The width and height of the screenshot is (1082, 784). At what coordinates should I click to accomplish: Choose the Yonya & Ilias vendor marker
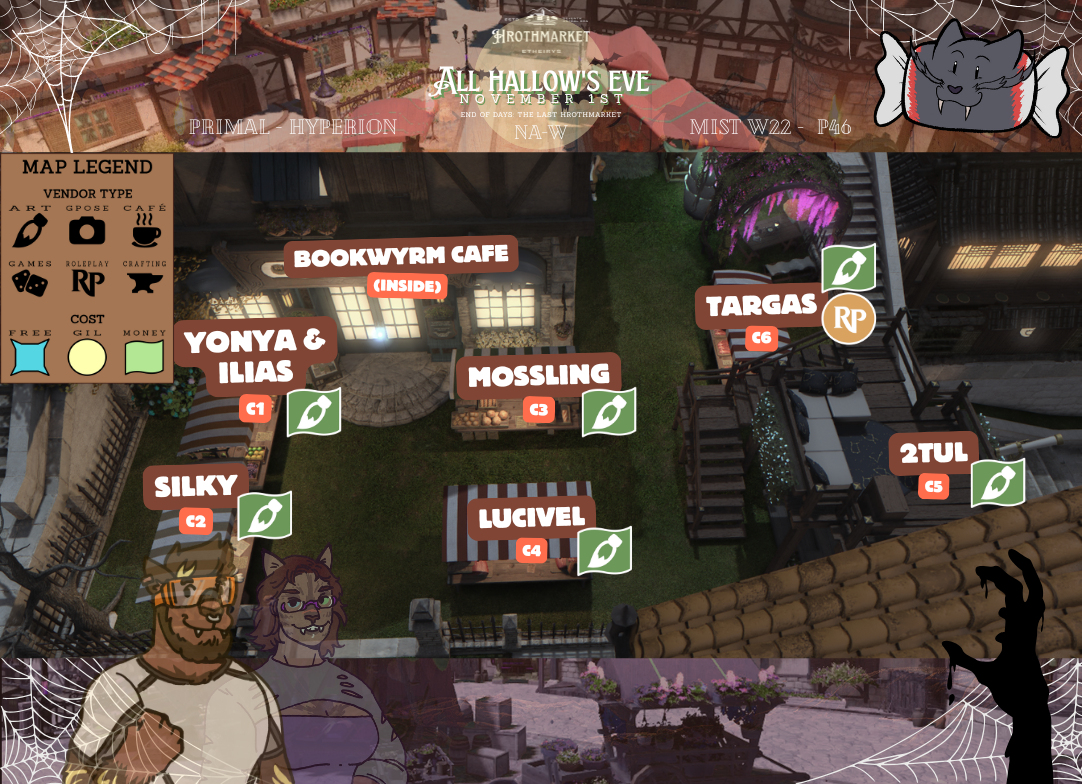[x=256, y=355]
